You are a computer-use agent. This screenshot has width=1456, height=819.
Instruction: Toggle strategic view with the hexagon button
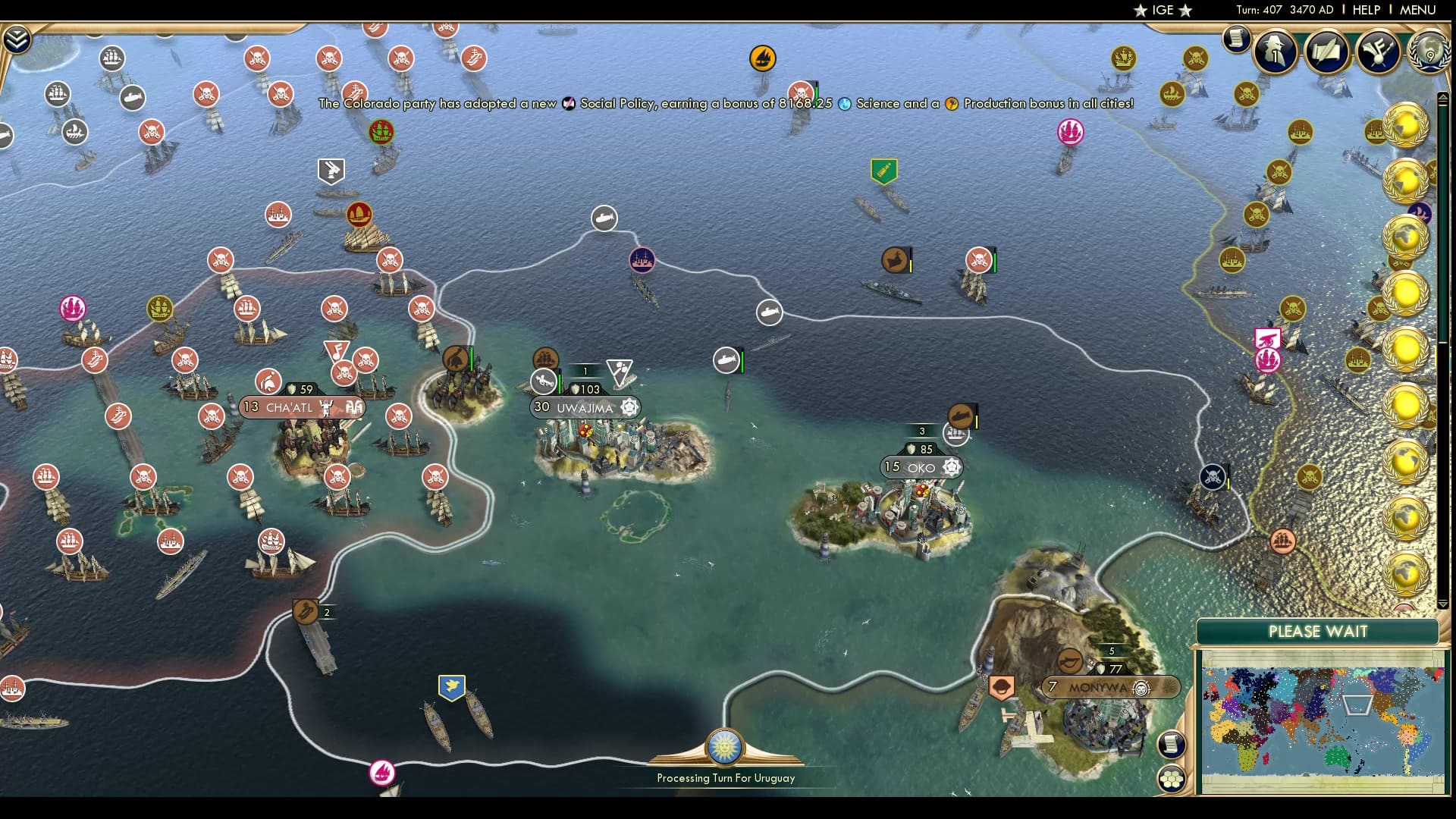pos(1170,779)
